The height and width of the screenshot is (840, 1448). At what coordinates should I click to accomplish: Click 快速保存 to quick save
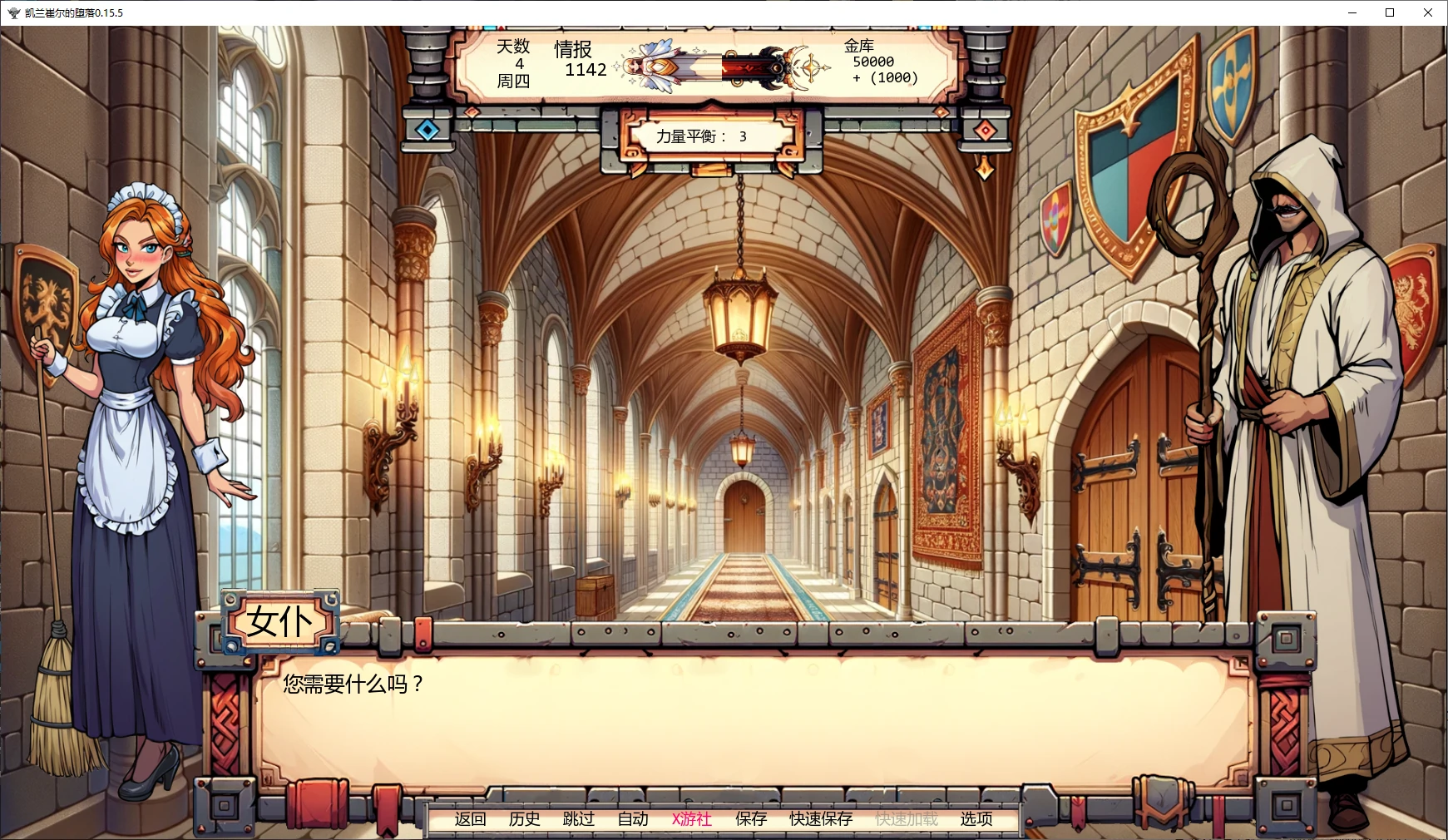pyautogui.click(x=818, y=819)
